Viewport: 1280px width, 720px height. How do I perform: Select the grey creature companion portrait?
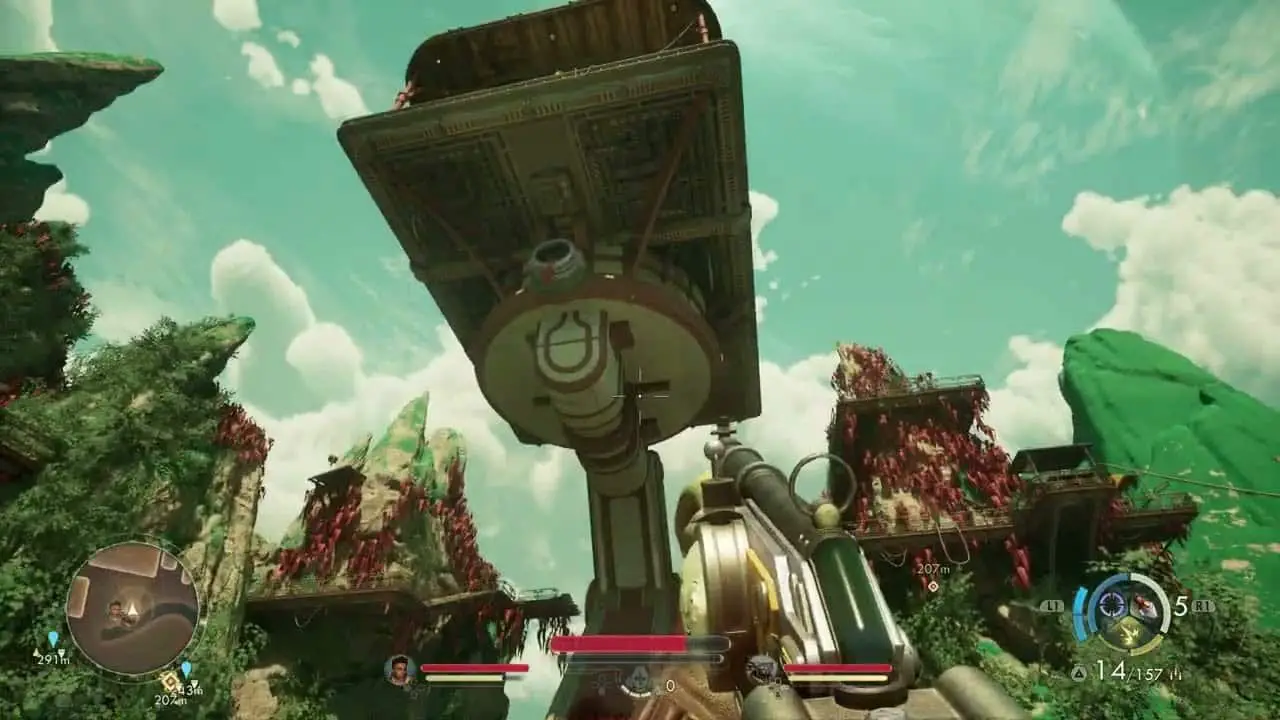coord(762,669)
